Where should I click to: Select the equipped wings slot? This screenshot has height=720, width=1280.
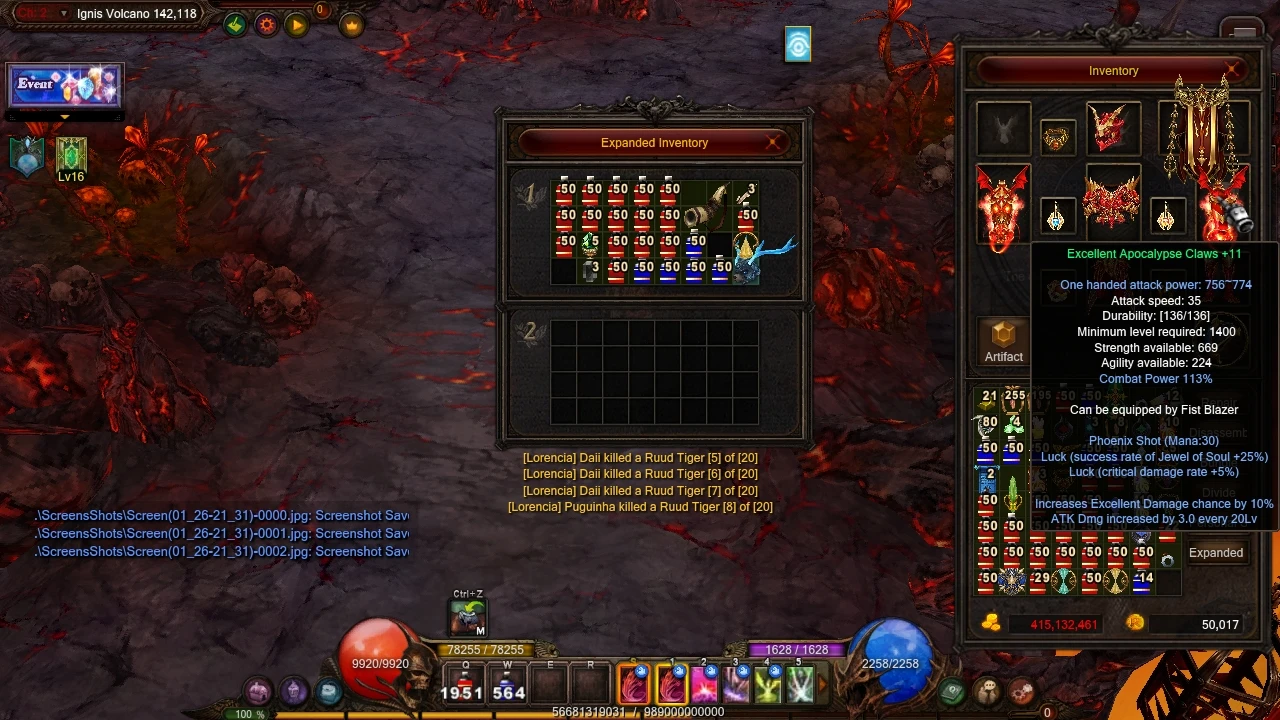1202,130
